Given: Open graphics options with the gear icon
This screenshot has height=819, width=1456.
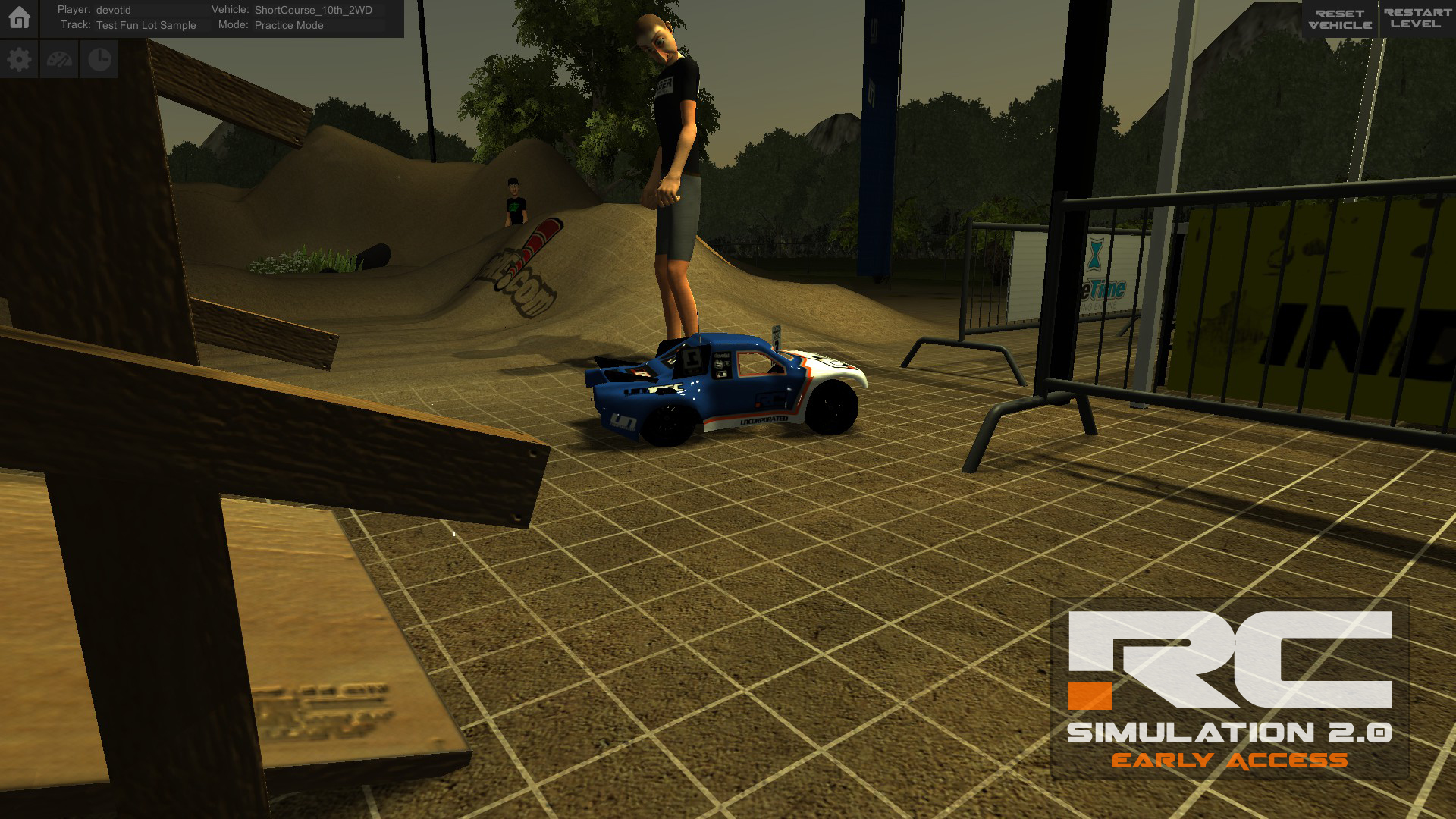Looking at the screenshot, I should tap(19, 58).
